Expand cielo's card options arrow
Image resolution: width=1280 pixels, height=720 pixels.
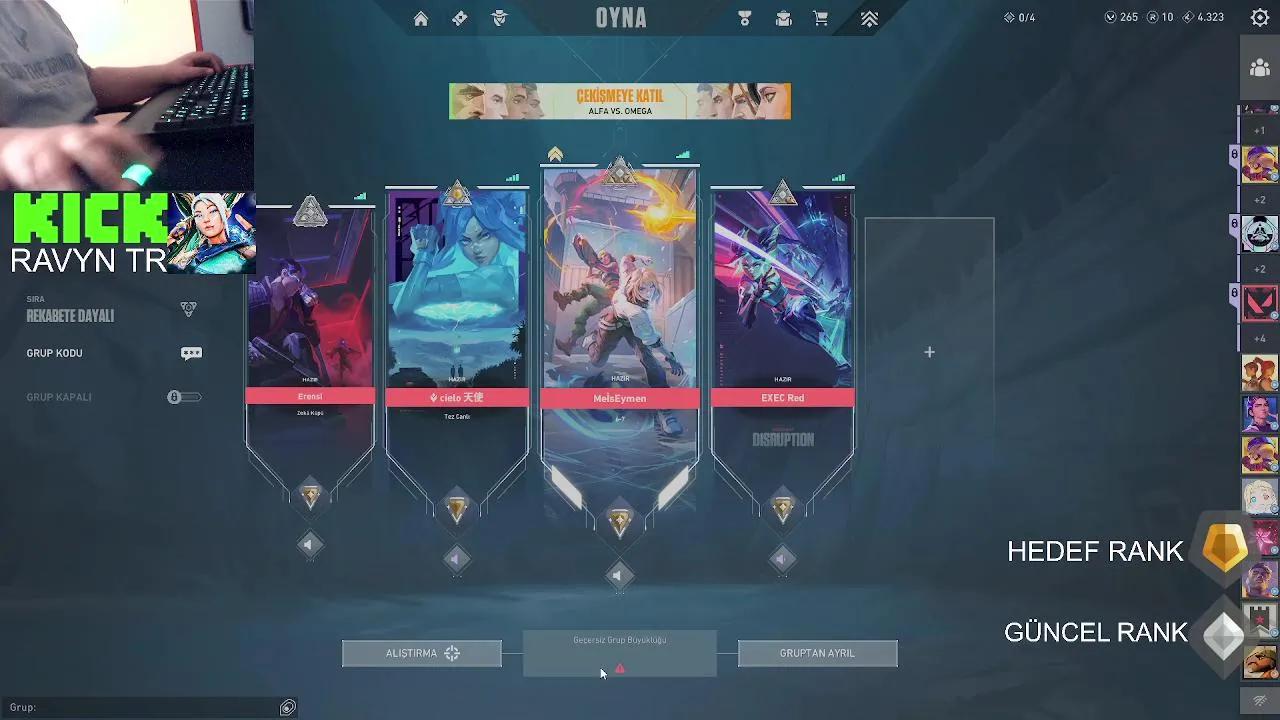457,560
